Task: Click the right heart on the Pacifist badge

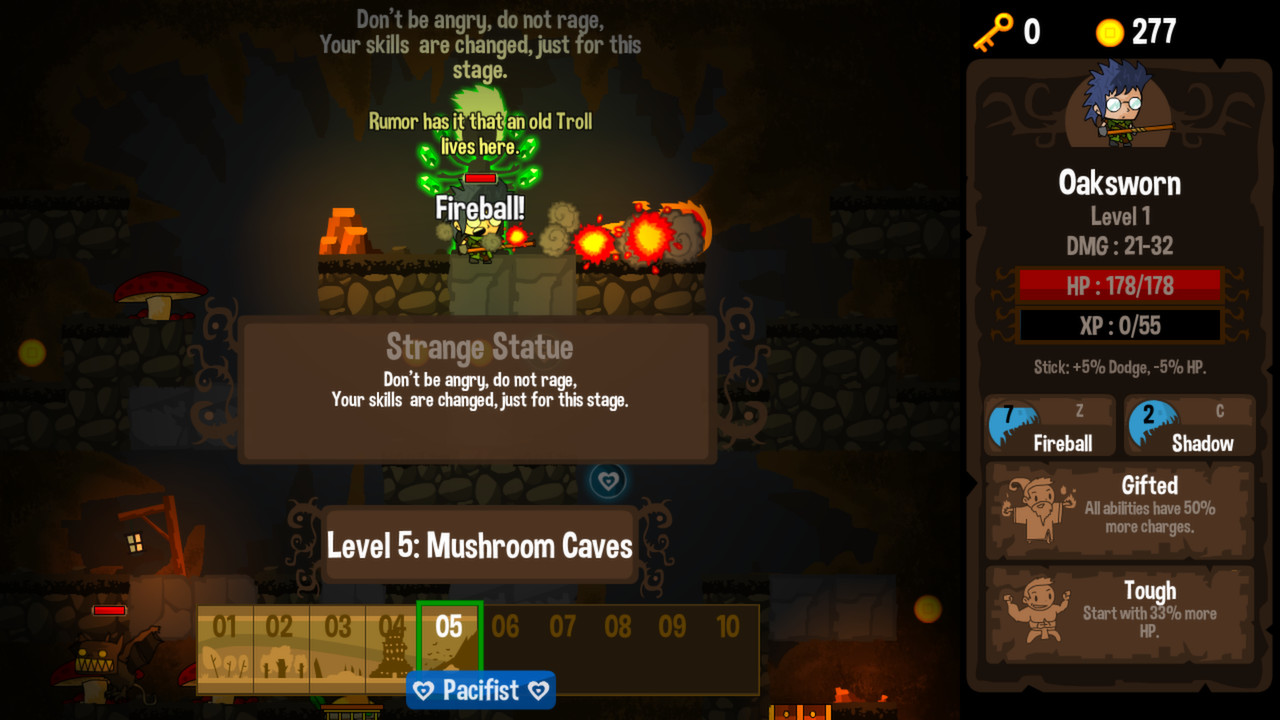Action: coord(539,690)
